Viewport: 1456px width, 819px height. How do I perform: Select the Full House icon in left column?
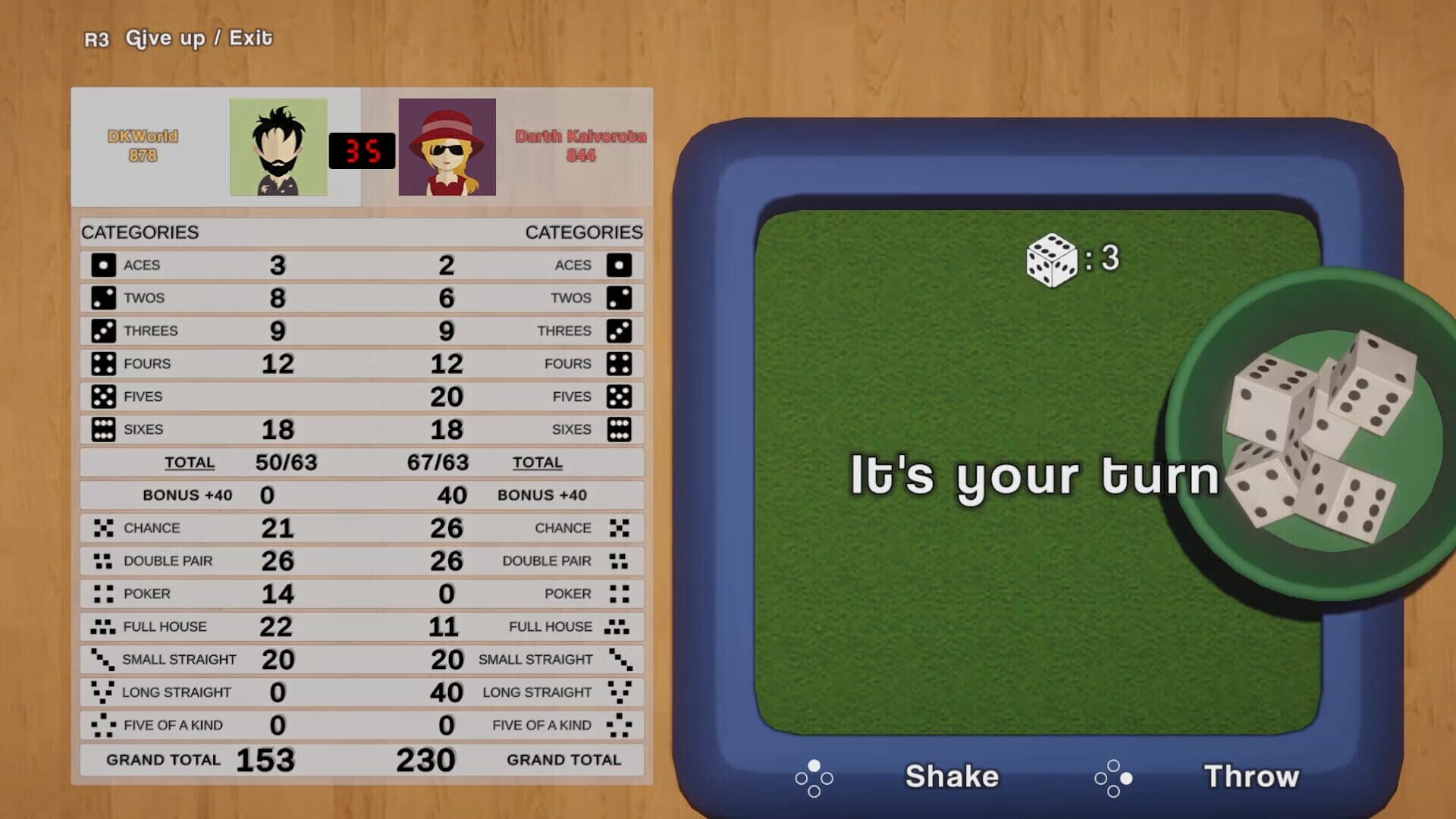[102, 626]
